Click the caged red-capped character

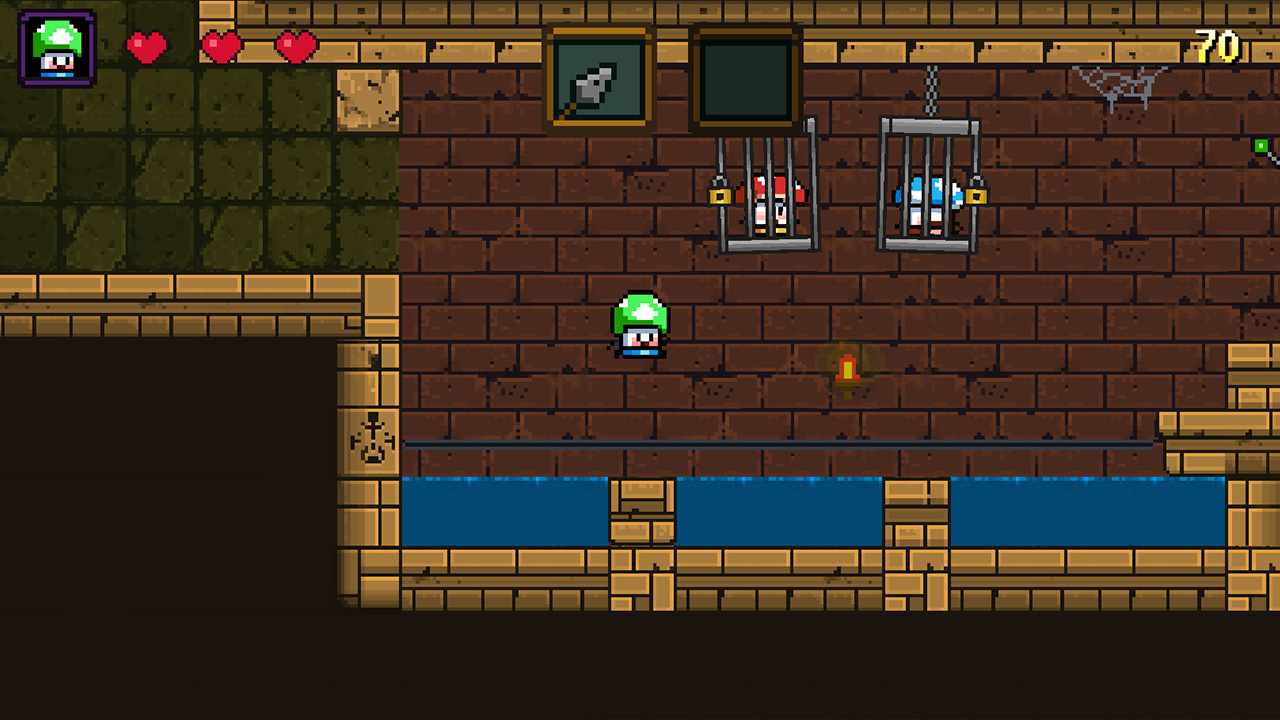pyautogui.click(x=772, y=200)
